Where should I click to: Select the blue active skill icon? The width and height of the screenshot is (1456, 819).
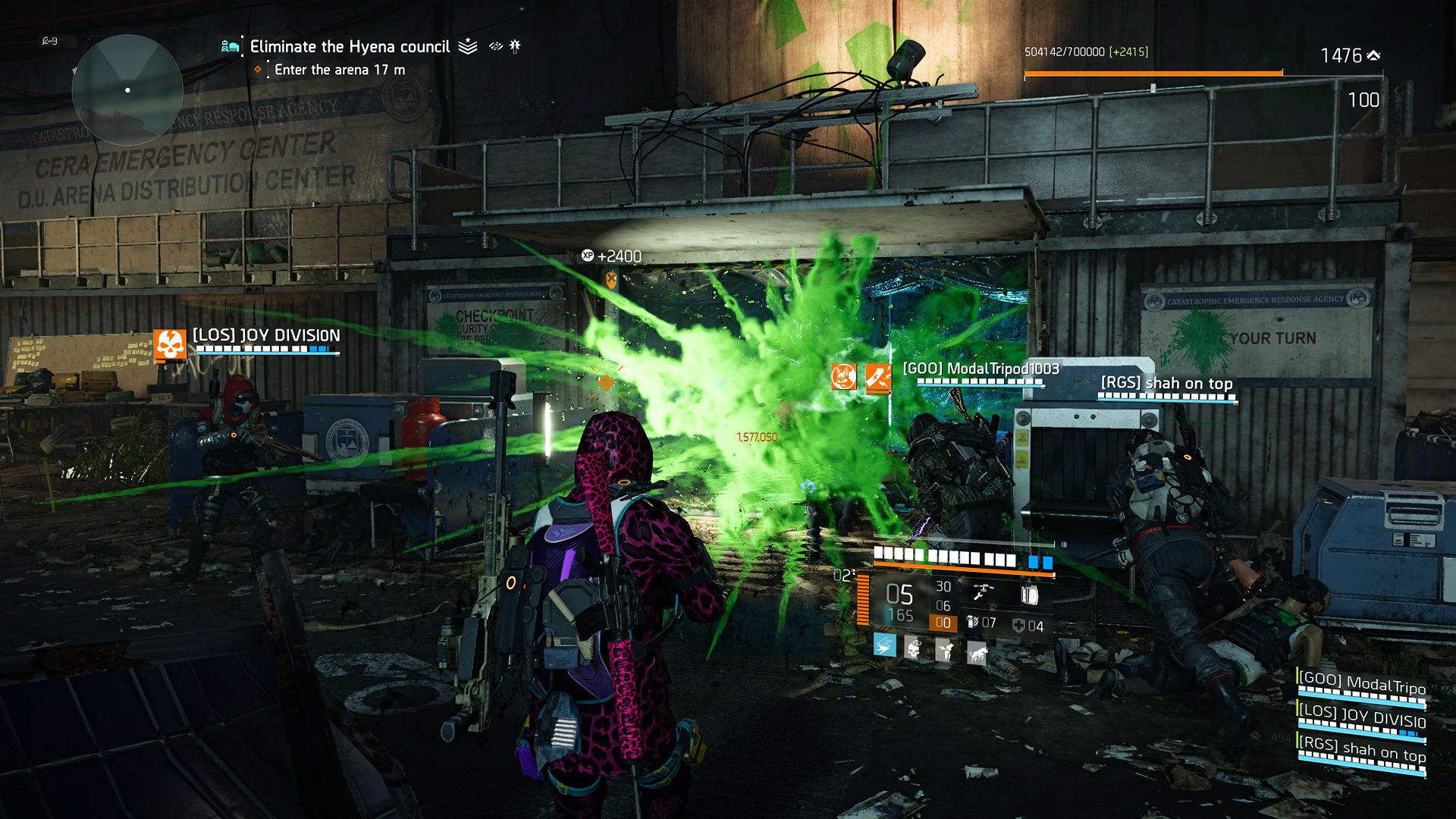point(885,646)
